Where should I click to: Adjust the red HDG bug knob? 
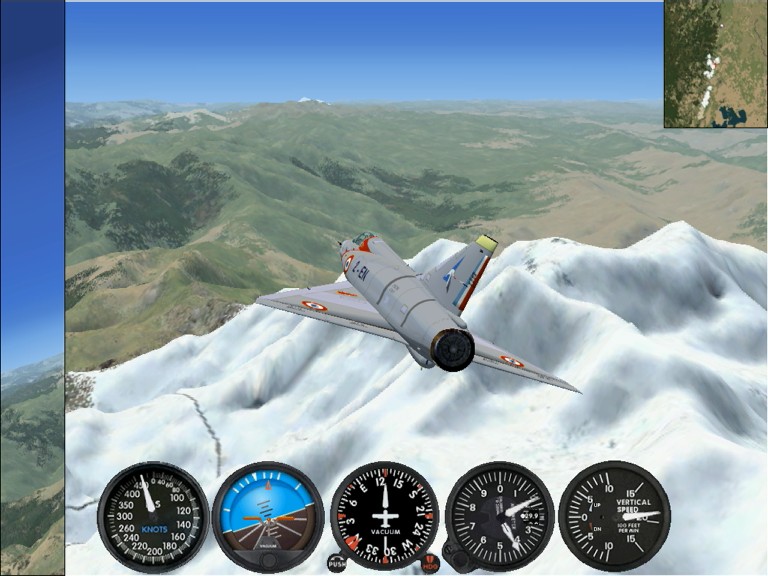(x=430, y=564)
